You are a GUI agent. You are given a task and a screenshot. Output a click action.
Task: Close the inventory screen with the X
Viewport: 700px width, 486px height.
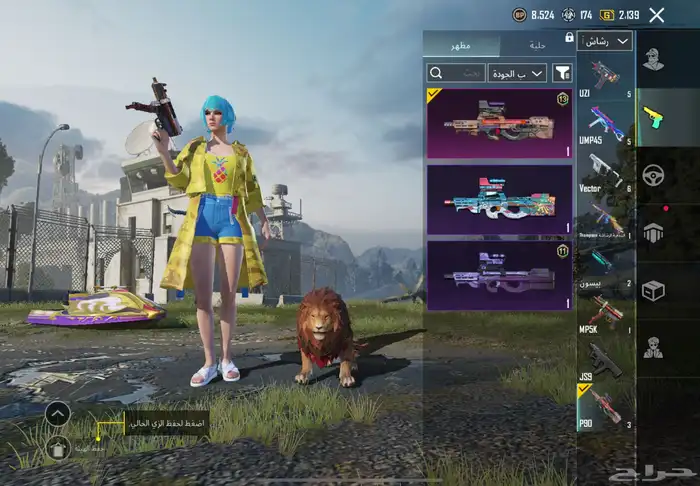click(x=656, y=15)
